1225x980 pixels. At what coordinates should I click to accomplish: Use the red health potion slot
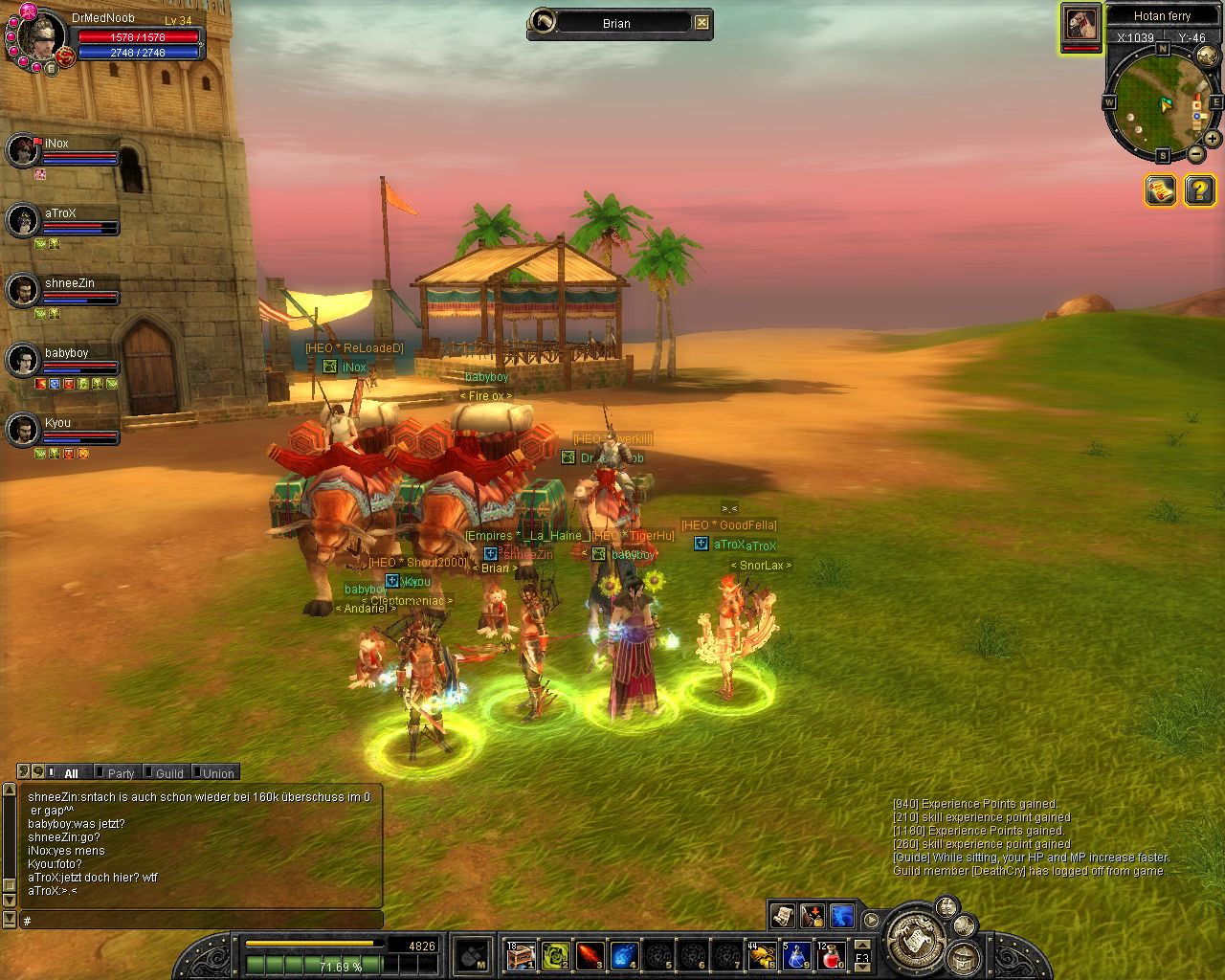tap(831, 955)
